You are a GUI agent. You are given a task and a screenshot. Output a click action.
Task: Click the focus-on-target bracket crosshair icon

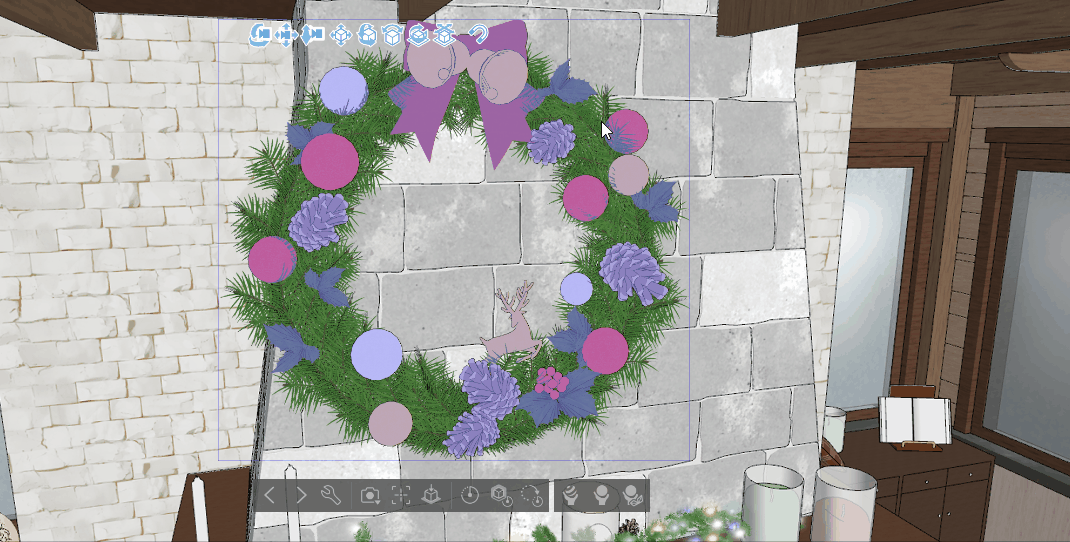coord(401,495)
